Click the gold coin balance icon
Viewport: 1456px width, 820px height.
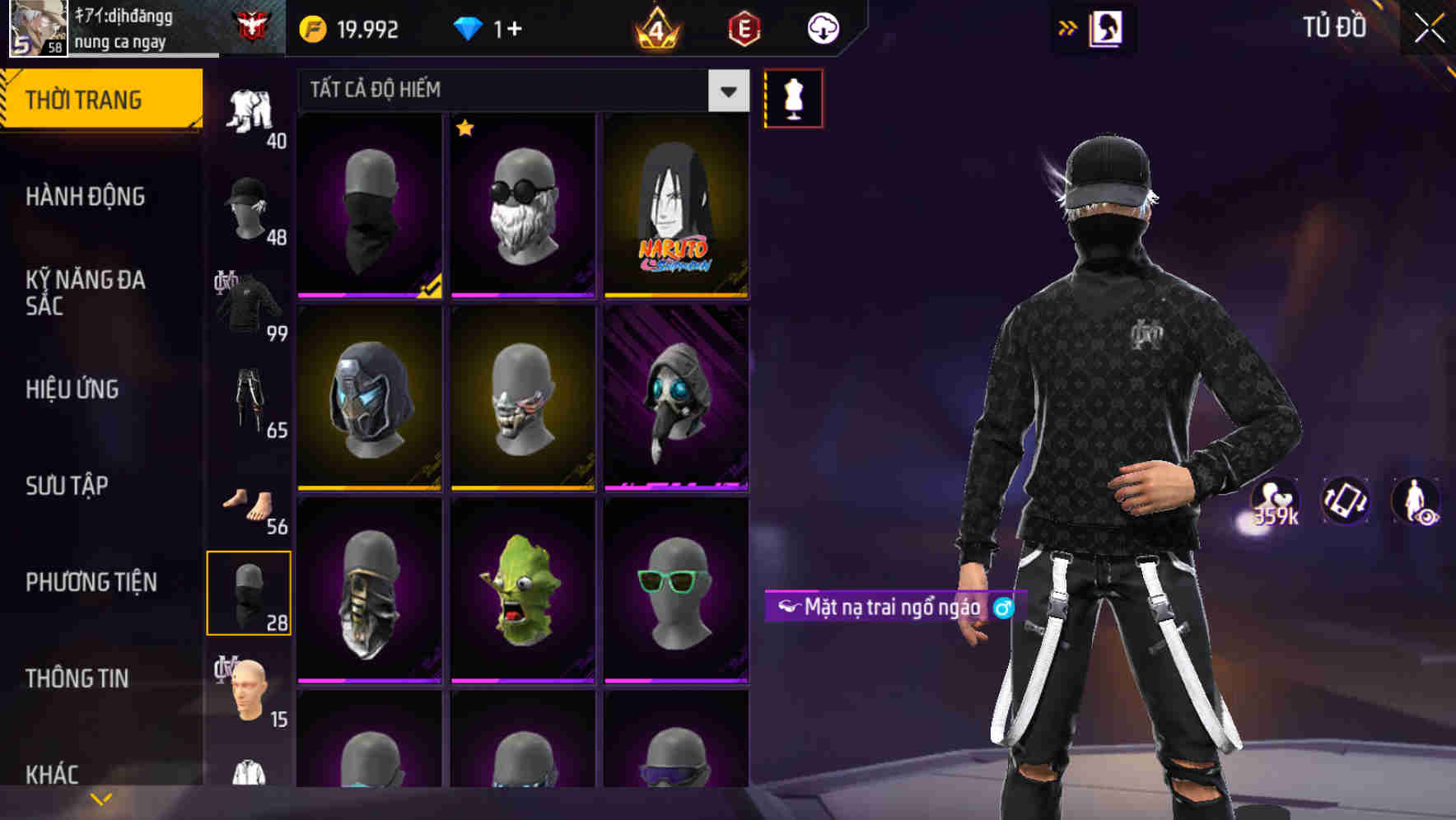[x=311, y=27]
